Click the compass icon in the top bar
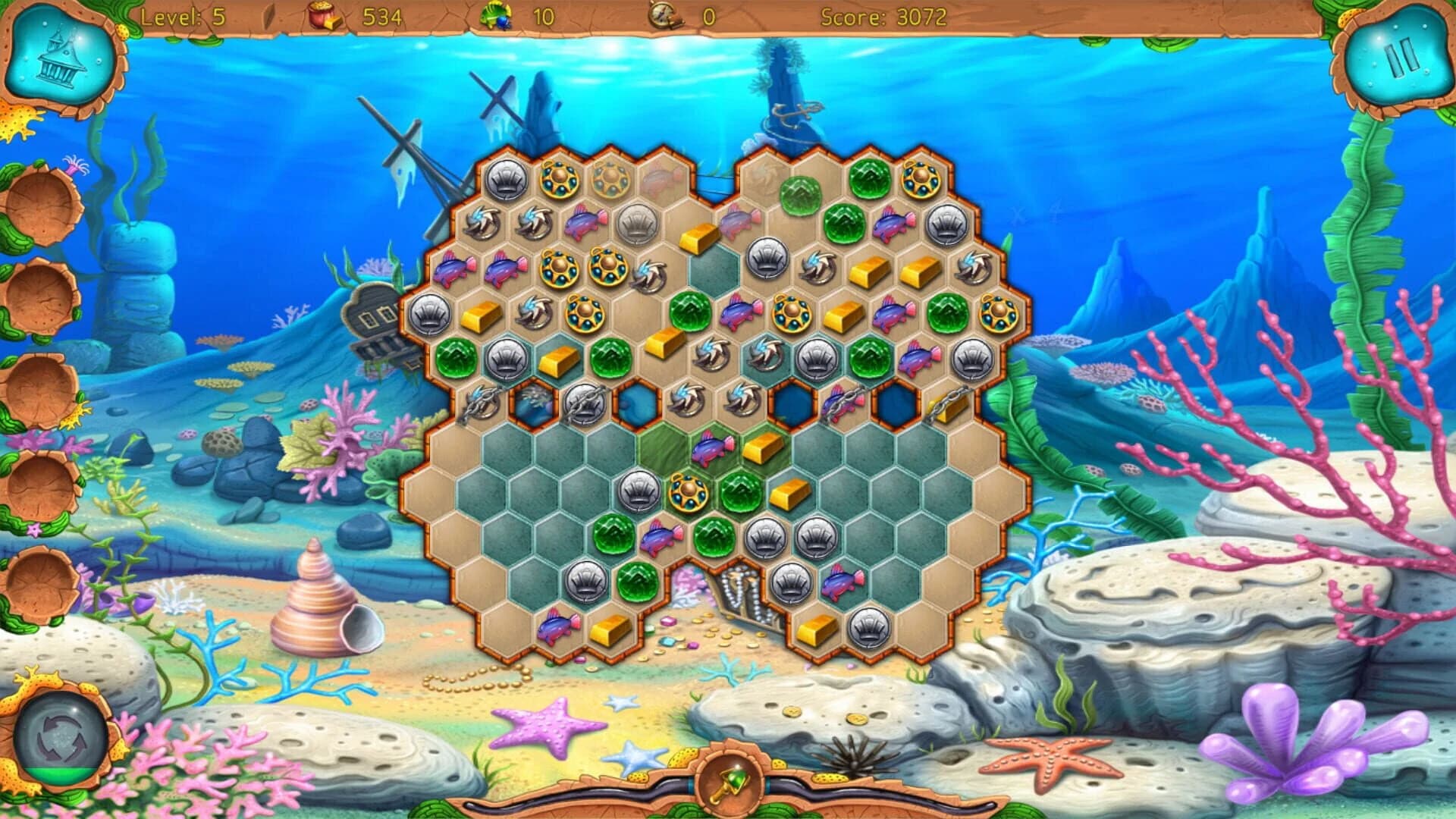 661,14
